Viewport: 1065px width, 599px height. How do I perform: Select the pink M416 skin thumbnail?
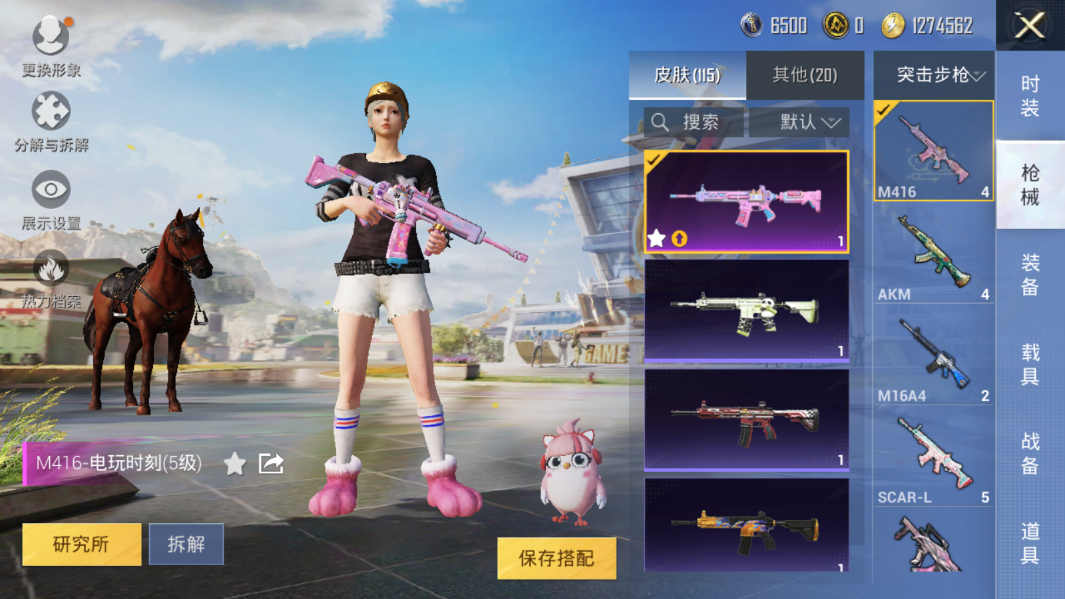click(746, 201)
